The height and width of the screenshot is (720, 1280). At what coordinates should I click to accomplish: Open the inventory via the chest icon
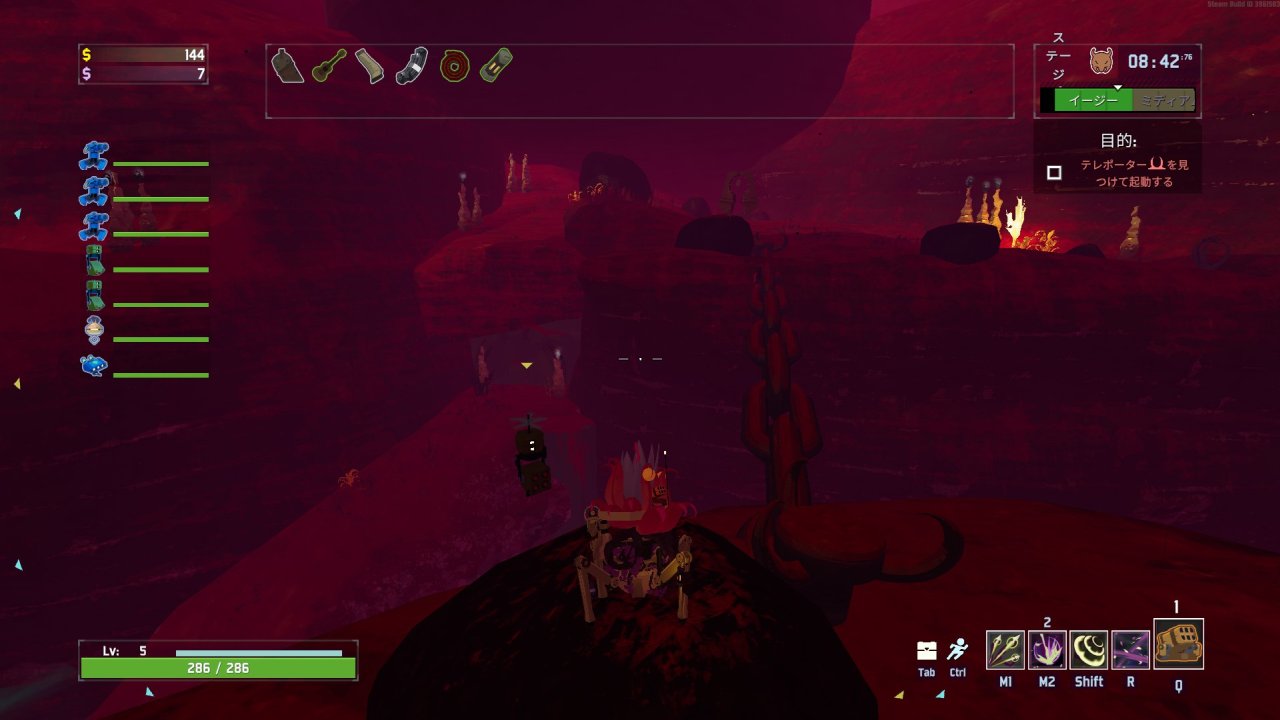click(927, 651)
